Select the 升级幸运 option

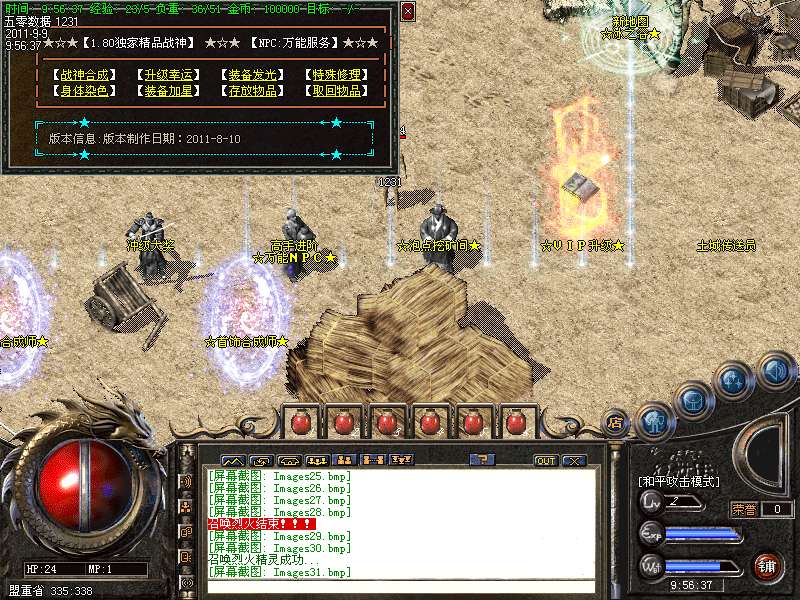(x=166, y=75)
